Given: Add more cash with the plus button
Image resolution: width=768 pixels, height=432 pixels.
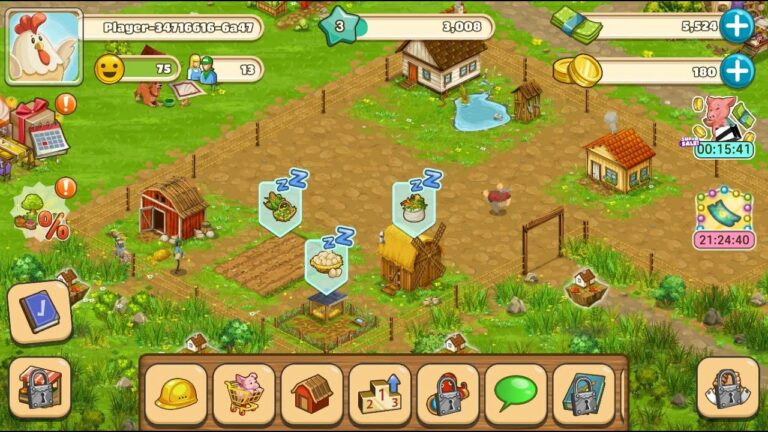Looking at the screenshot, I should click(x=736, y=26).
